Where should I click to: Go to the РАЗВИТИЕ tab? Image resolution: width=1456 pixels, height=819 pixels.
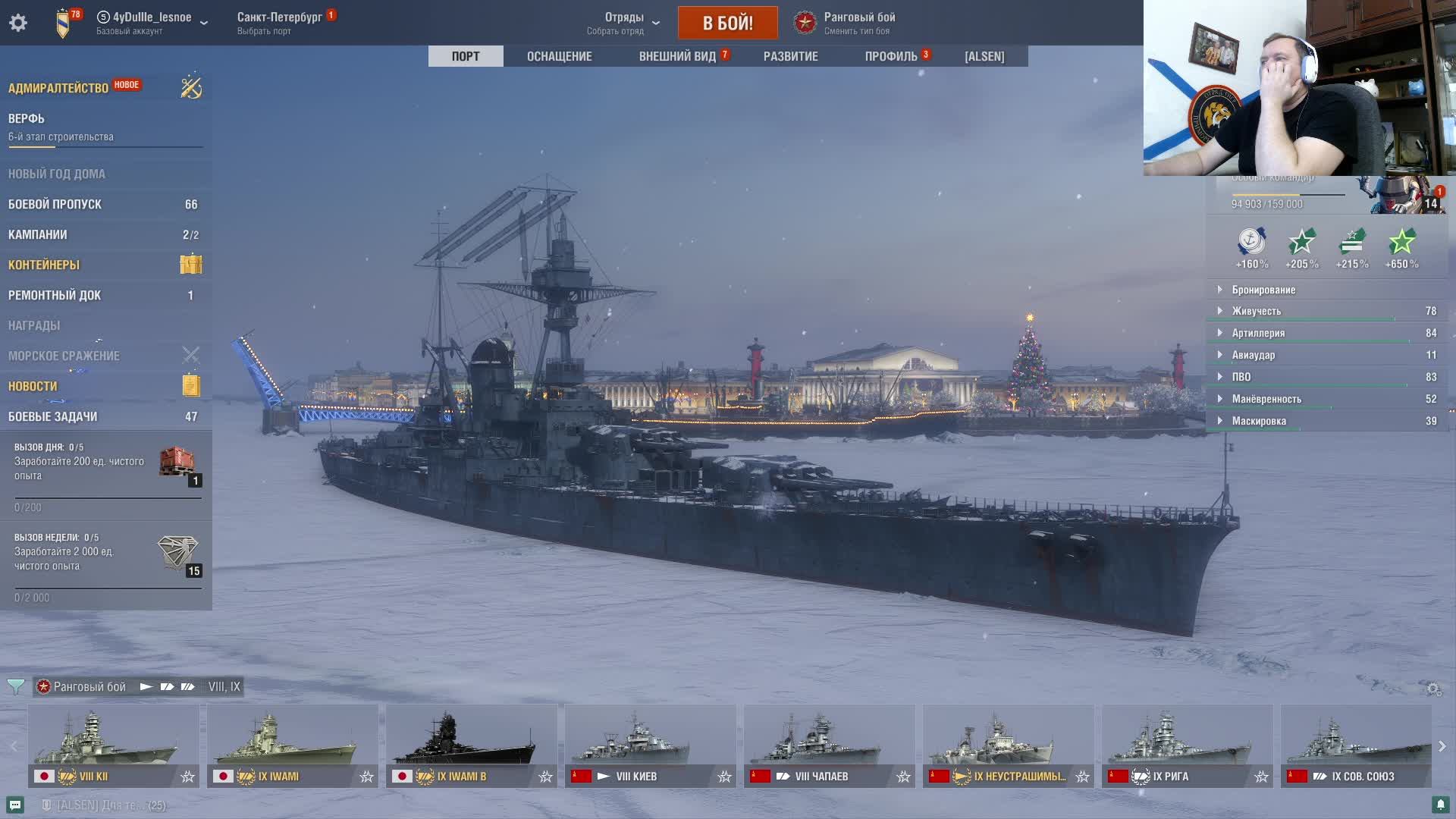pyautogui.click(x=790, y=56)
